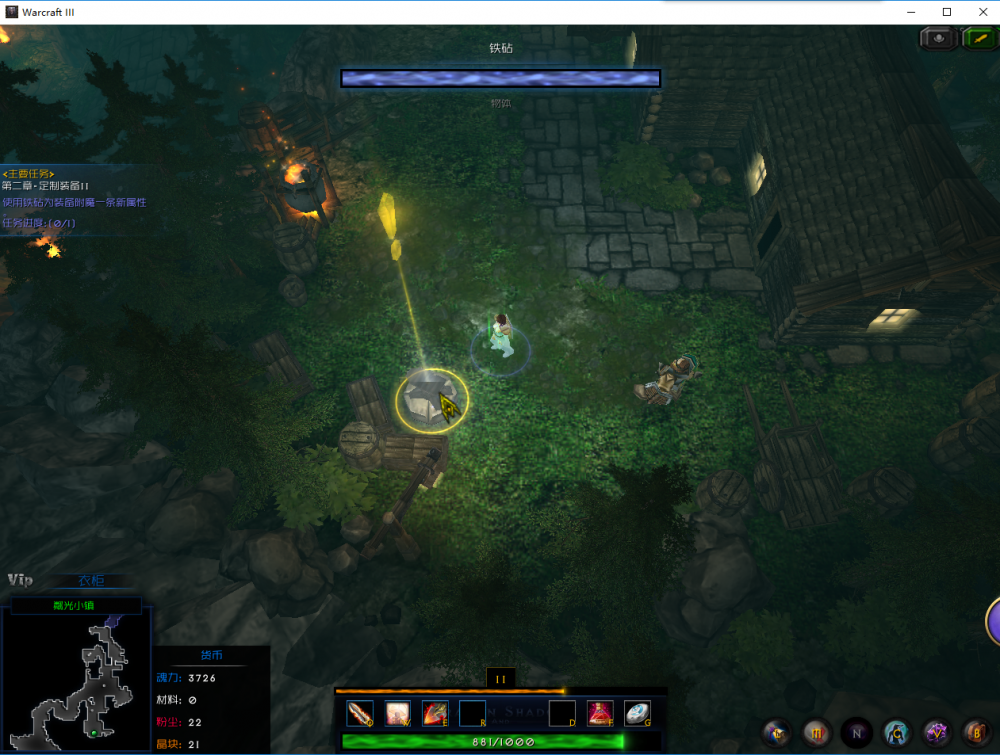Image resolution: width=1000 pixels, height=755 pixels.
Task: Click the town minimap
Action: pyautogui.click(x=76, y=681)
